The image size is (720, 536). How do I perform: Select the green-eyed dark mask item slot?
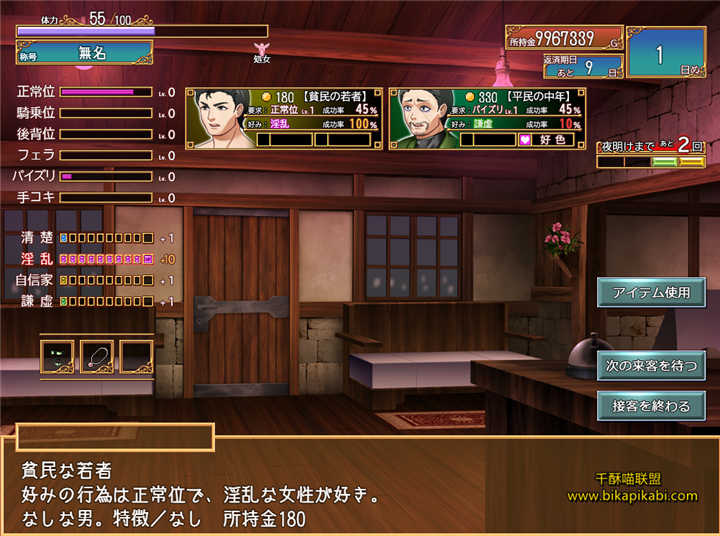coord(57,356)
